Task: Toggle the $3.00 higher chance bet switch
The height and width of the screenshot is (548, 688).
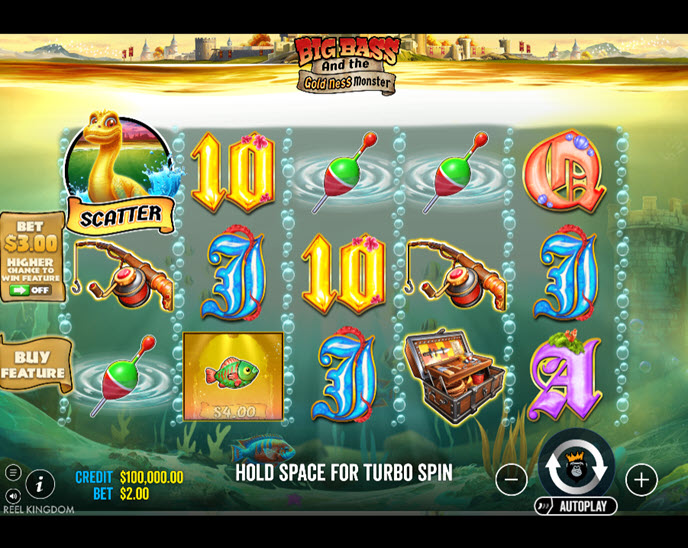Action: click(x=31, y=290)
